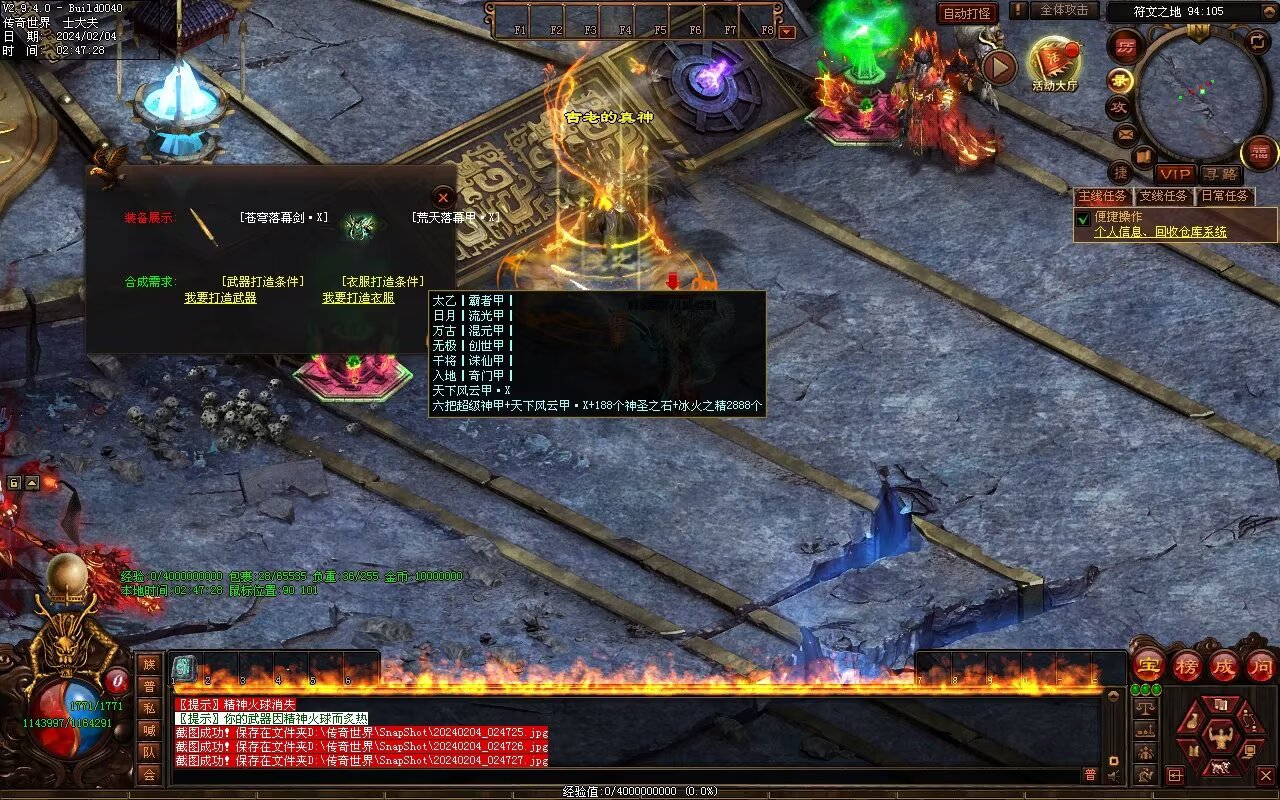Viewport: 1280px width, 800px height.
Task: Show the 榜 rankings button
Action: (x=1187, y=665)
